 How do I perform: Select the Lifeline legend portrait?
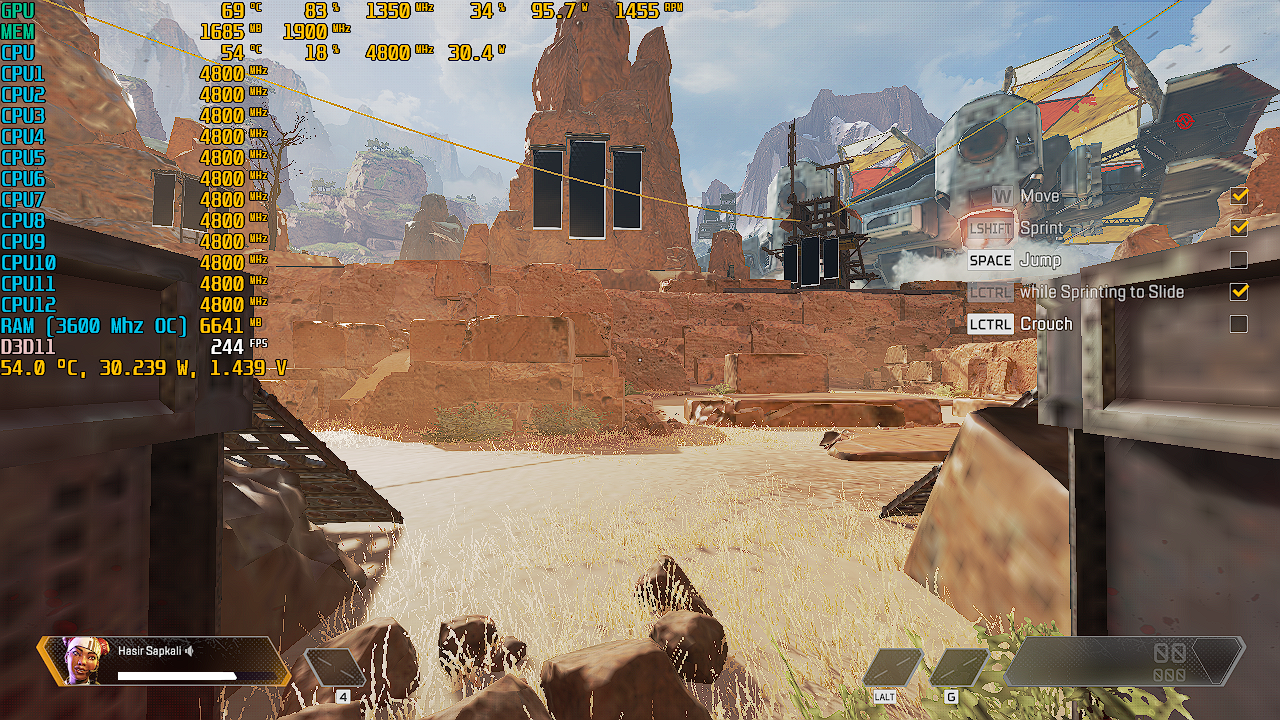point(84,660)
